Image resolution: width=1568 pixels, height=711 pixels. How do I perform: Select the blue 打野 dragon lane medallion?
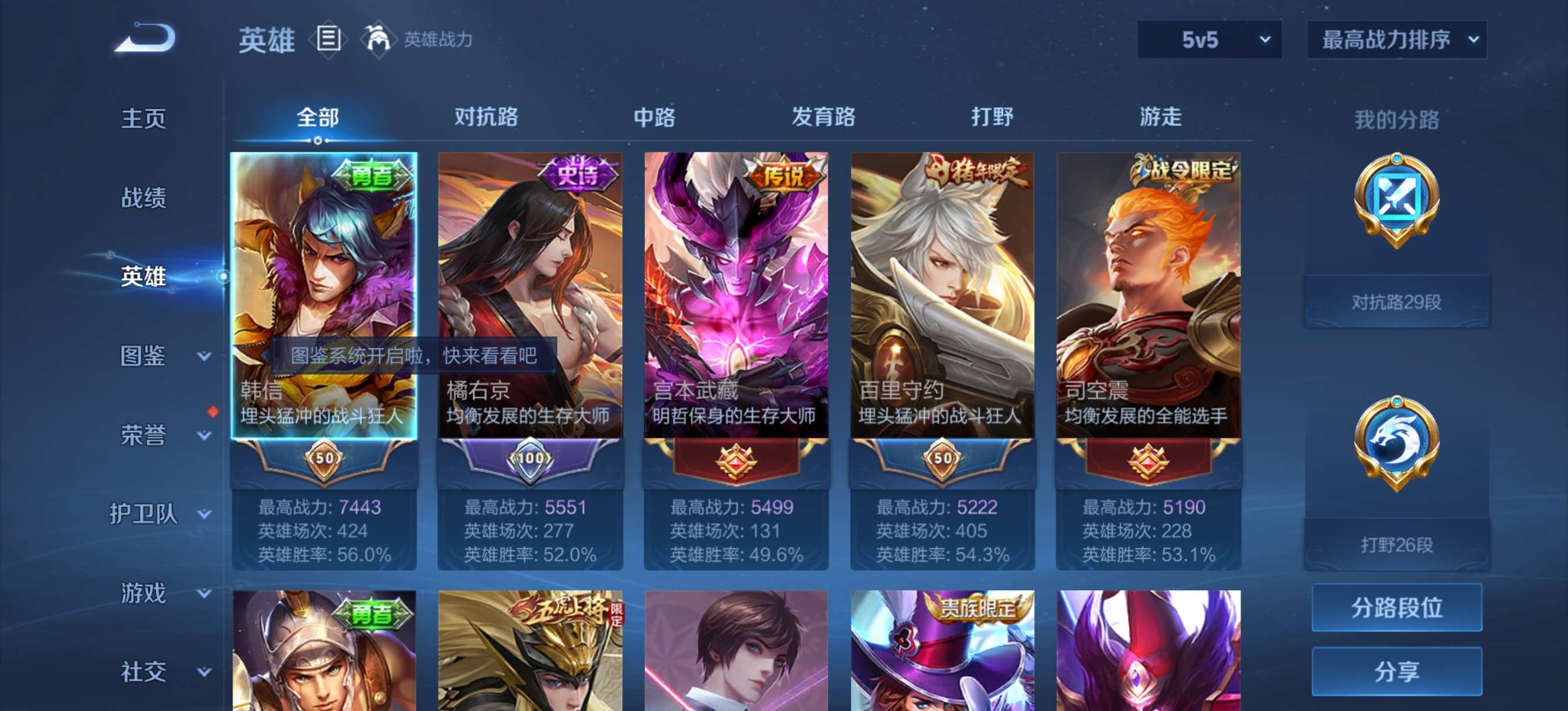[1396, 441]
